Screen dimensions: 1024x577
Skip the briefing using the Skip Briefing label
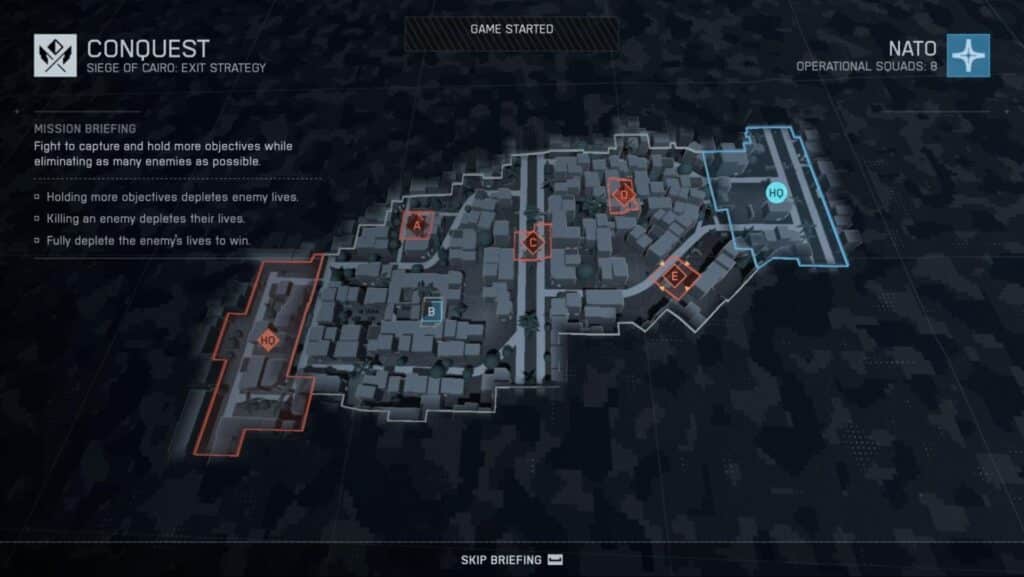501,560
